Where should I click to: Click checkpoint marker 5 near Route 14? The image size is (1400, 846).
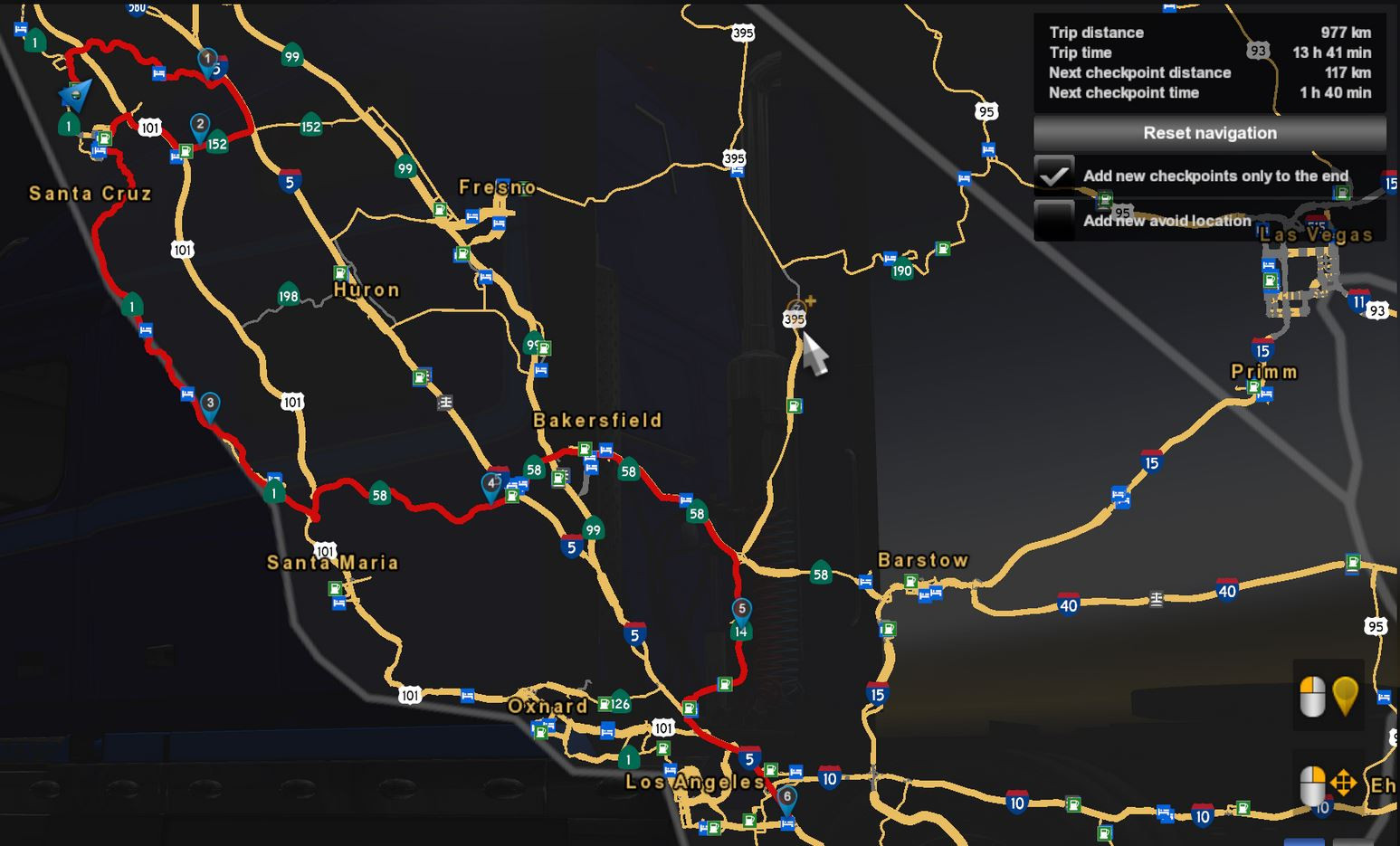[740, 610]
